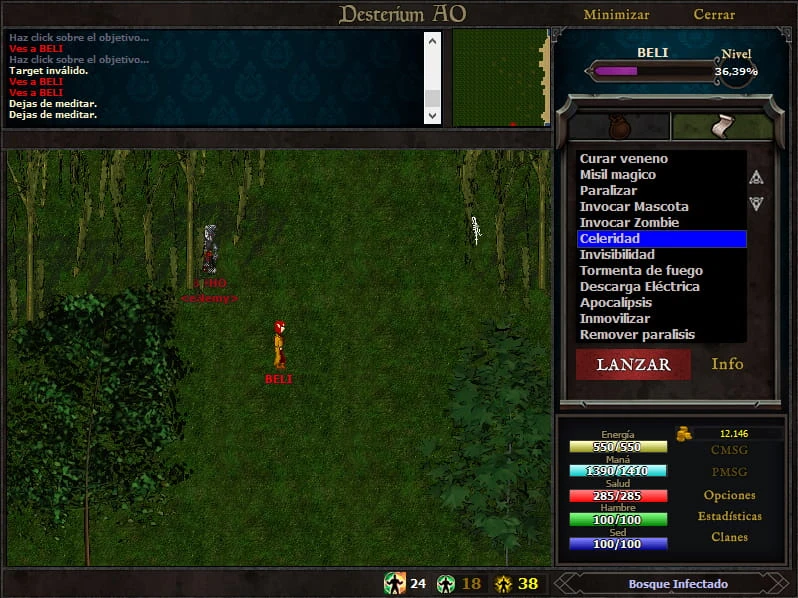
Task: Select Invocar Zombie spell
Action: [x=629, y=223]
